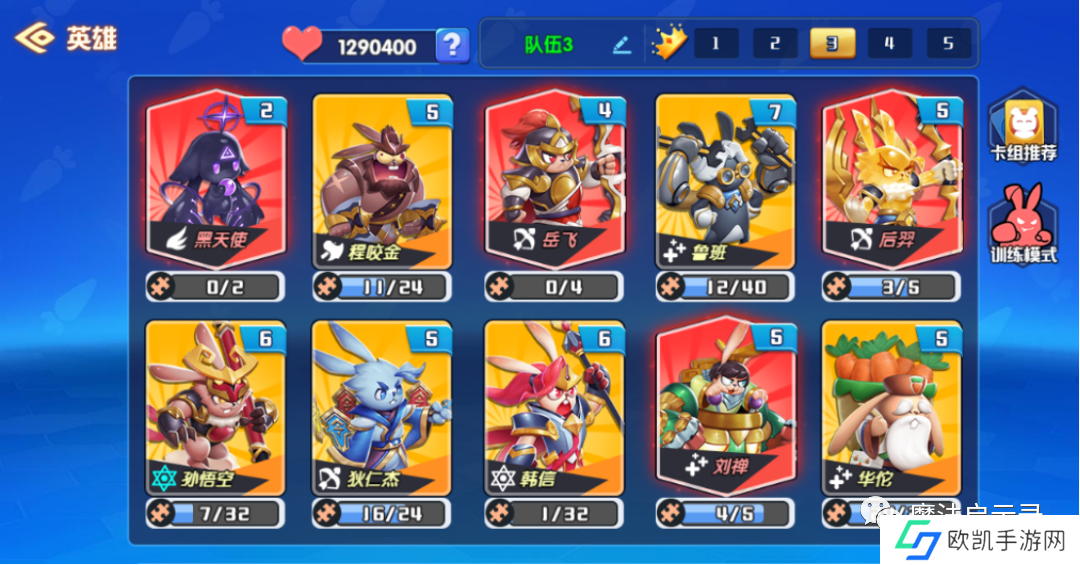Open the 刘禅 hero card
1080x565 pixels.
point(725,404)
